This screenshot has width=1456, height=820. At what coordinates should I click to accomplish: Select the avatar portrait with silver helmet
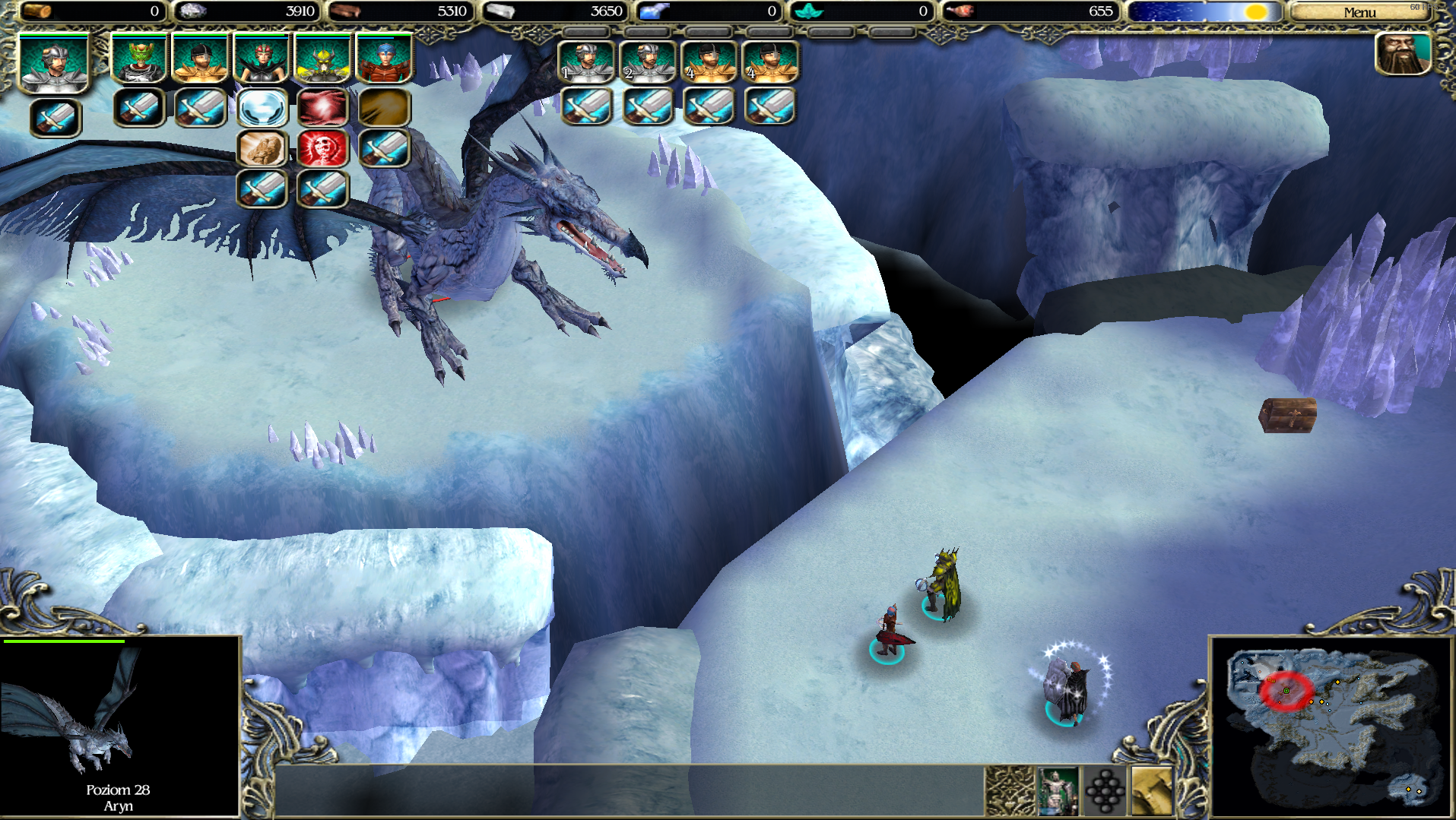(54, 64)
